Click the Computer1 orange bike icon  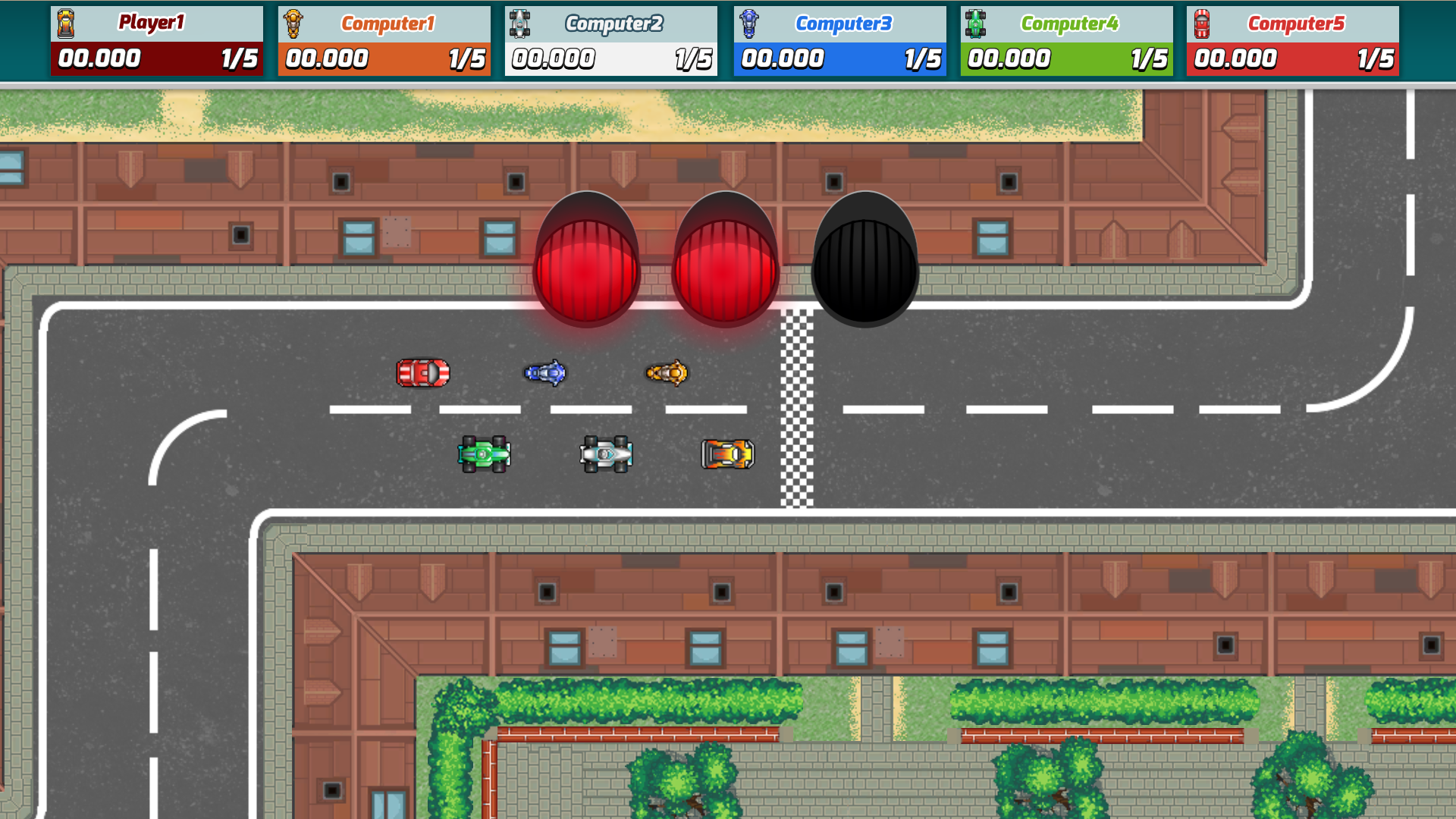click(293, 22)
